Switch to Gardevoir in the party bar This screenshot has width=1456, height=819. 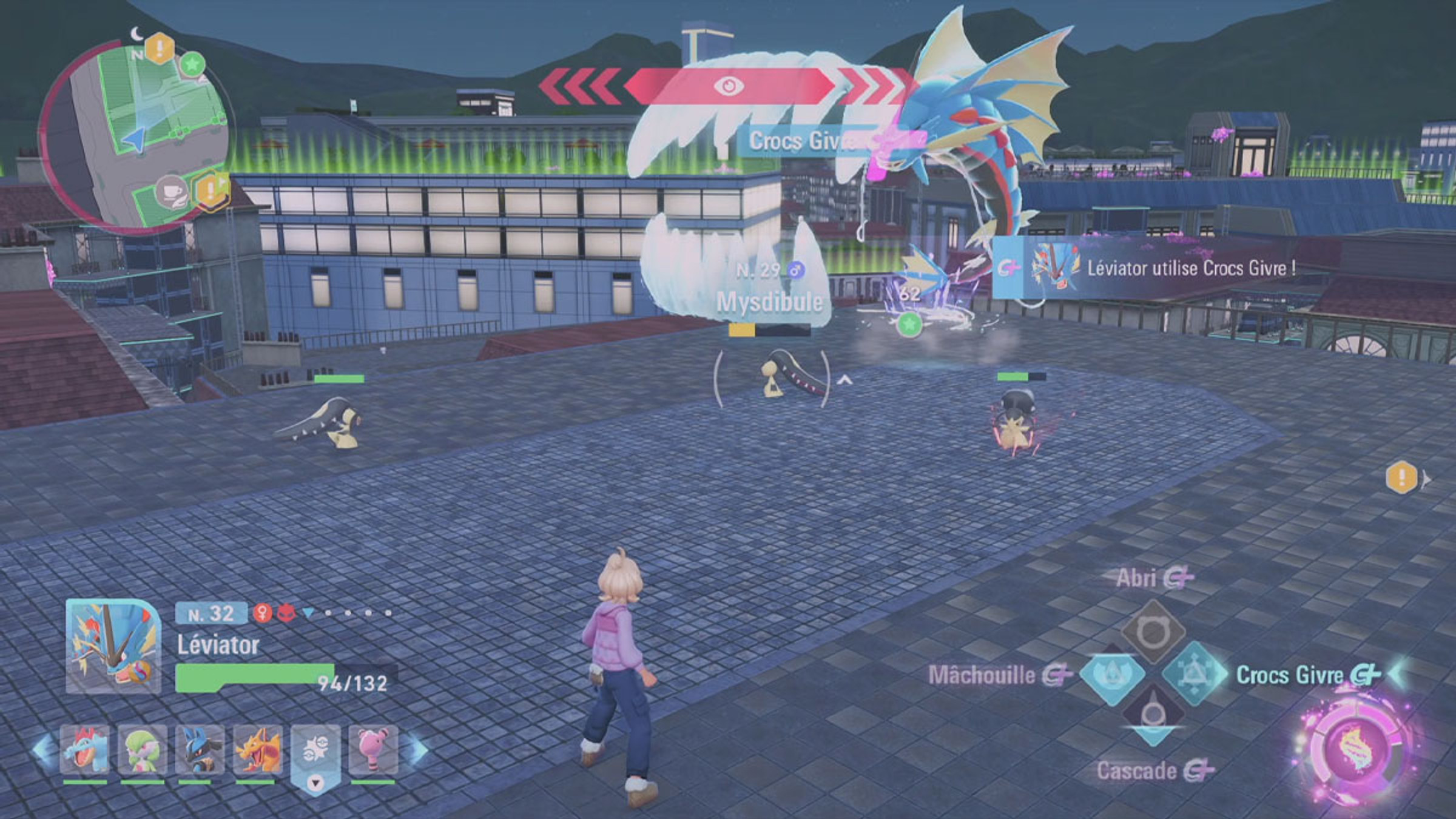[x=142, y=750]
